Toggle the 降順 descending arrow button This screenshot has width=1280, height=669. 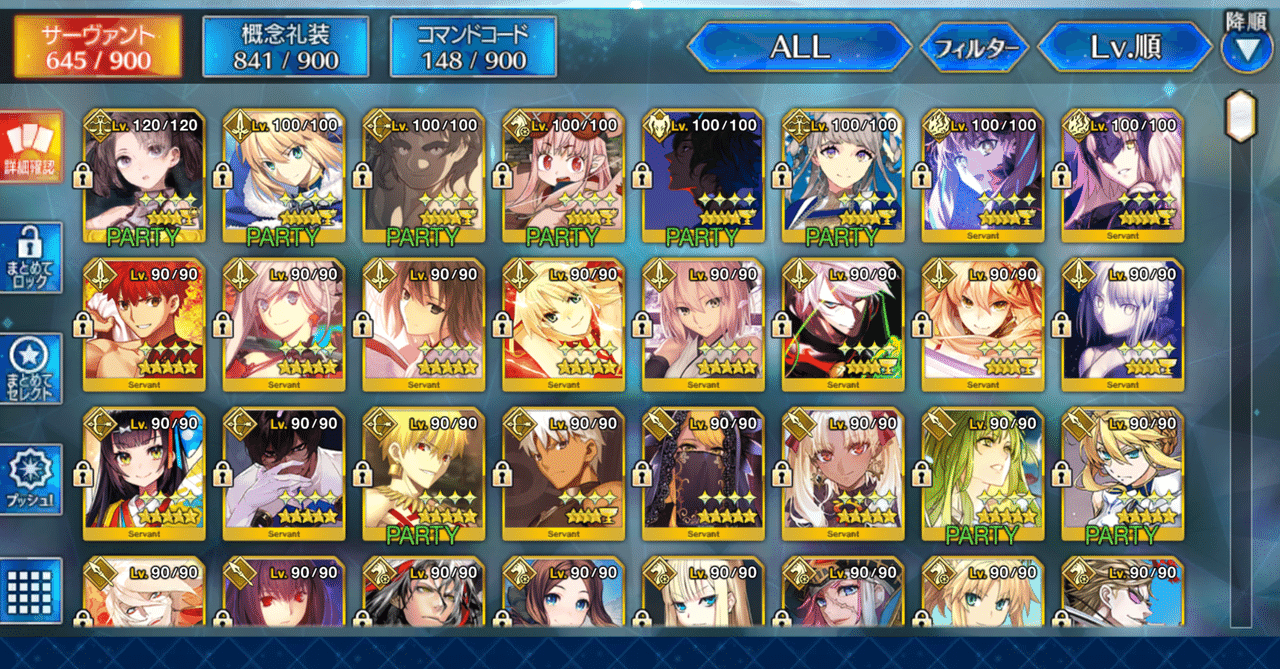[x=1246, y=50]
